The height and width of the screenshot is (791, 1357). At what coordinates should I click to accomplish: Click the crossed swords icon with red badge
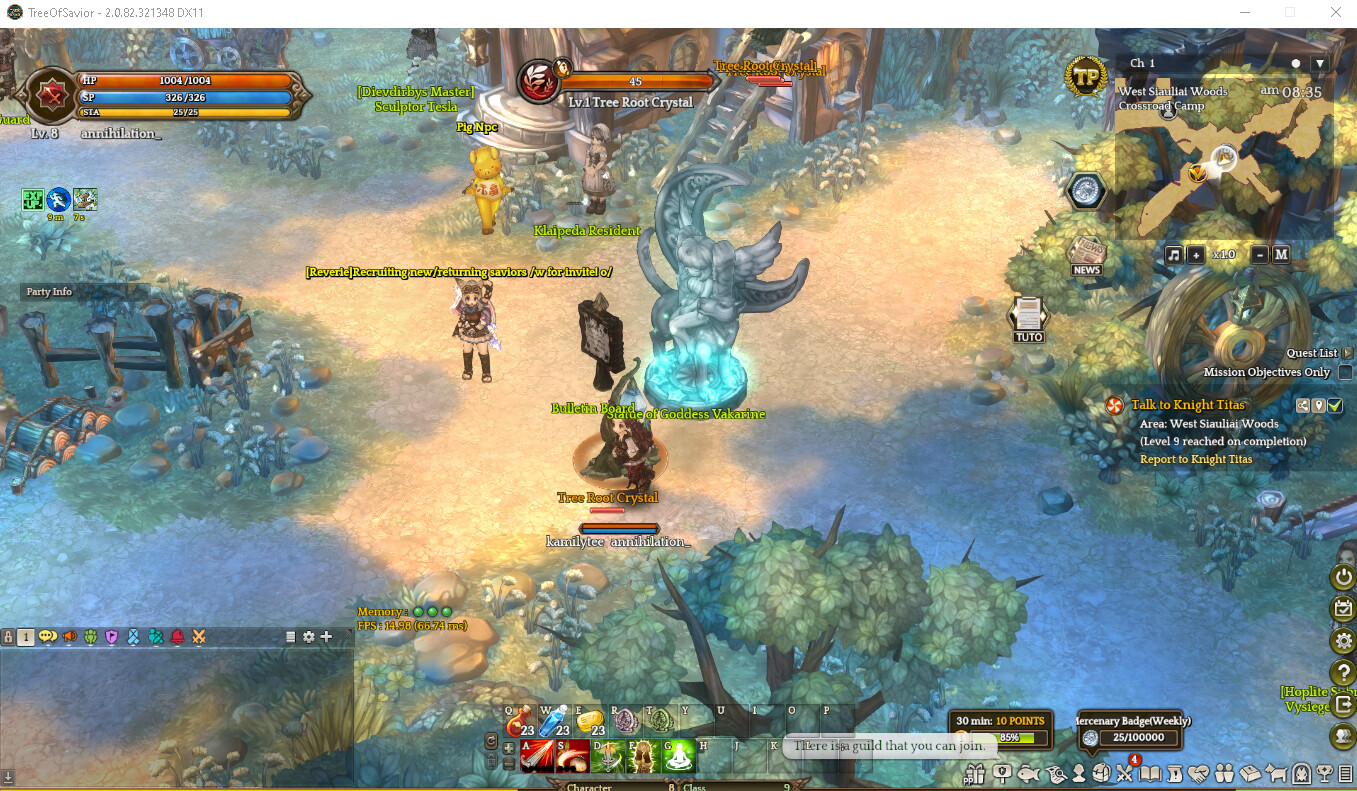[x=1125, y=773]
